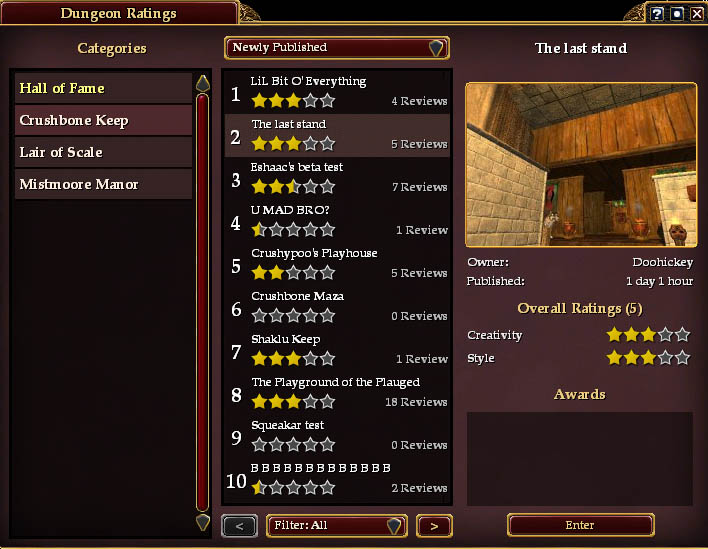This screenshot has width=708, height=549.
Task: Click the Enter button to join dungeon
Action: [580, 525]
